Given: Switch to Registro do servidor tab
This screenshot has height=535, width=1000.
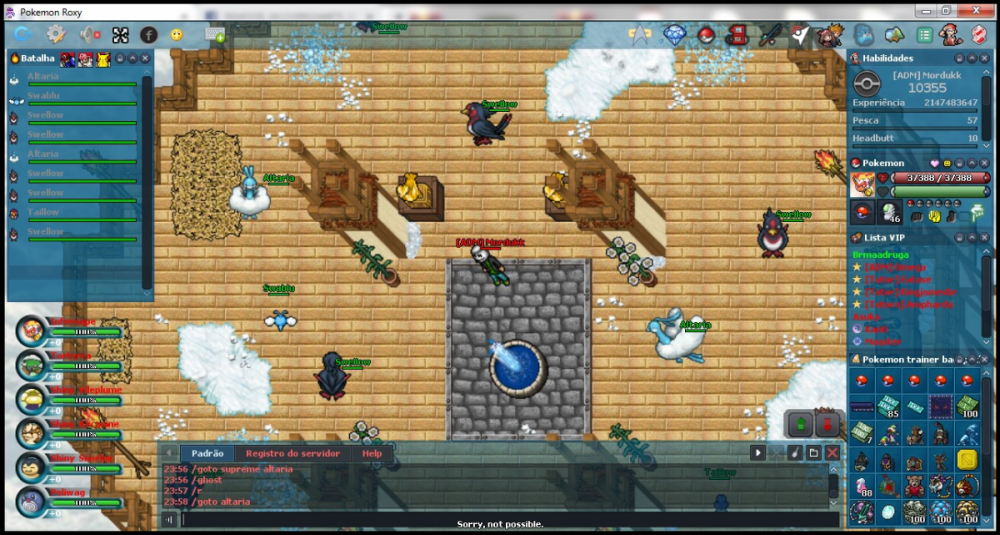Looking at the screenshot, I should tap(293, 453).
